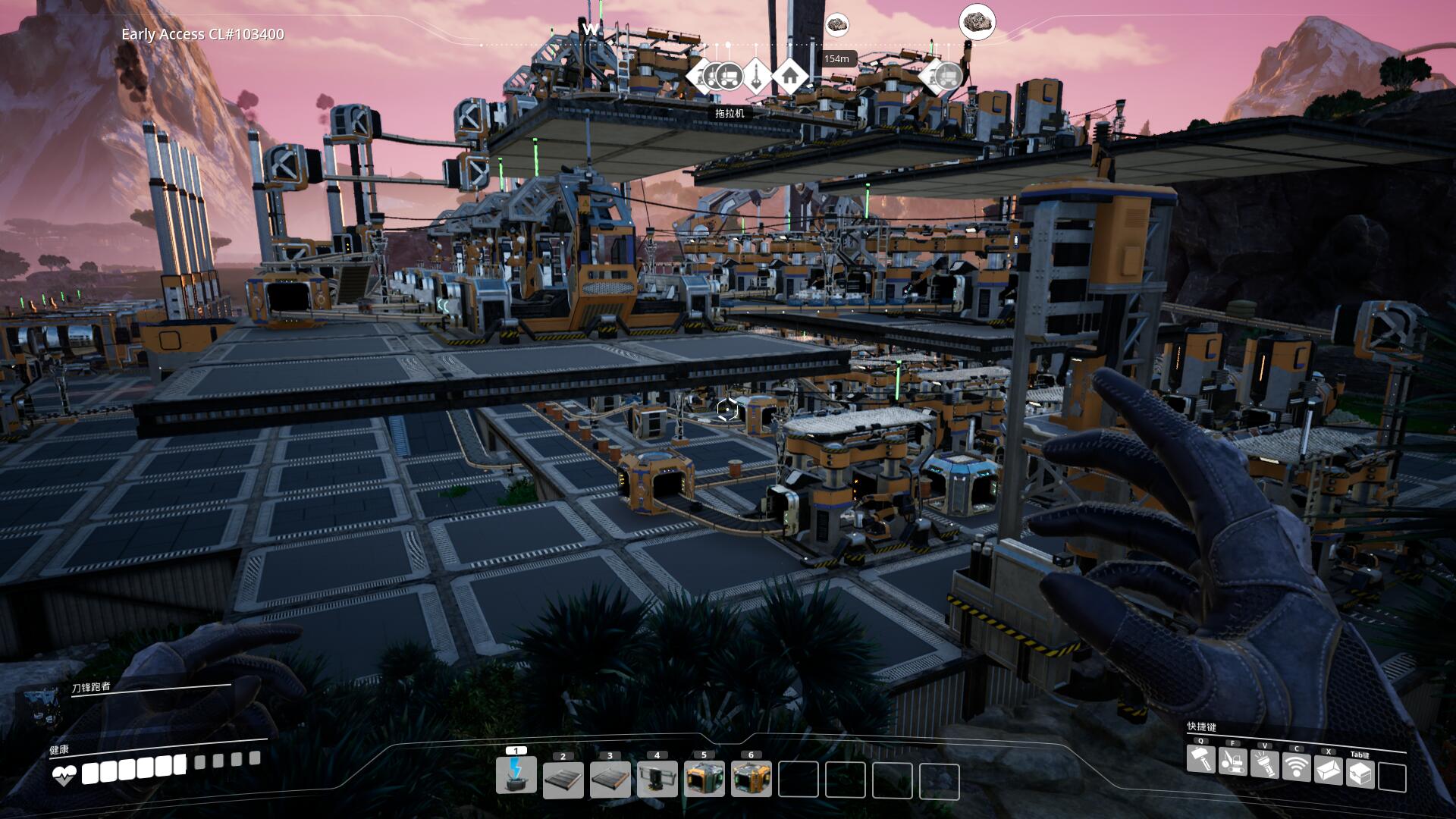
Task: Click the tractor marker labeled 拖拉机
Action: (729, 76)
